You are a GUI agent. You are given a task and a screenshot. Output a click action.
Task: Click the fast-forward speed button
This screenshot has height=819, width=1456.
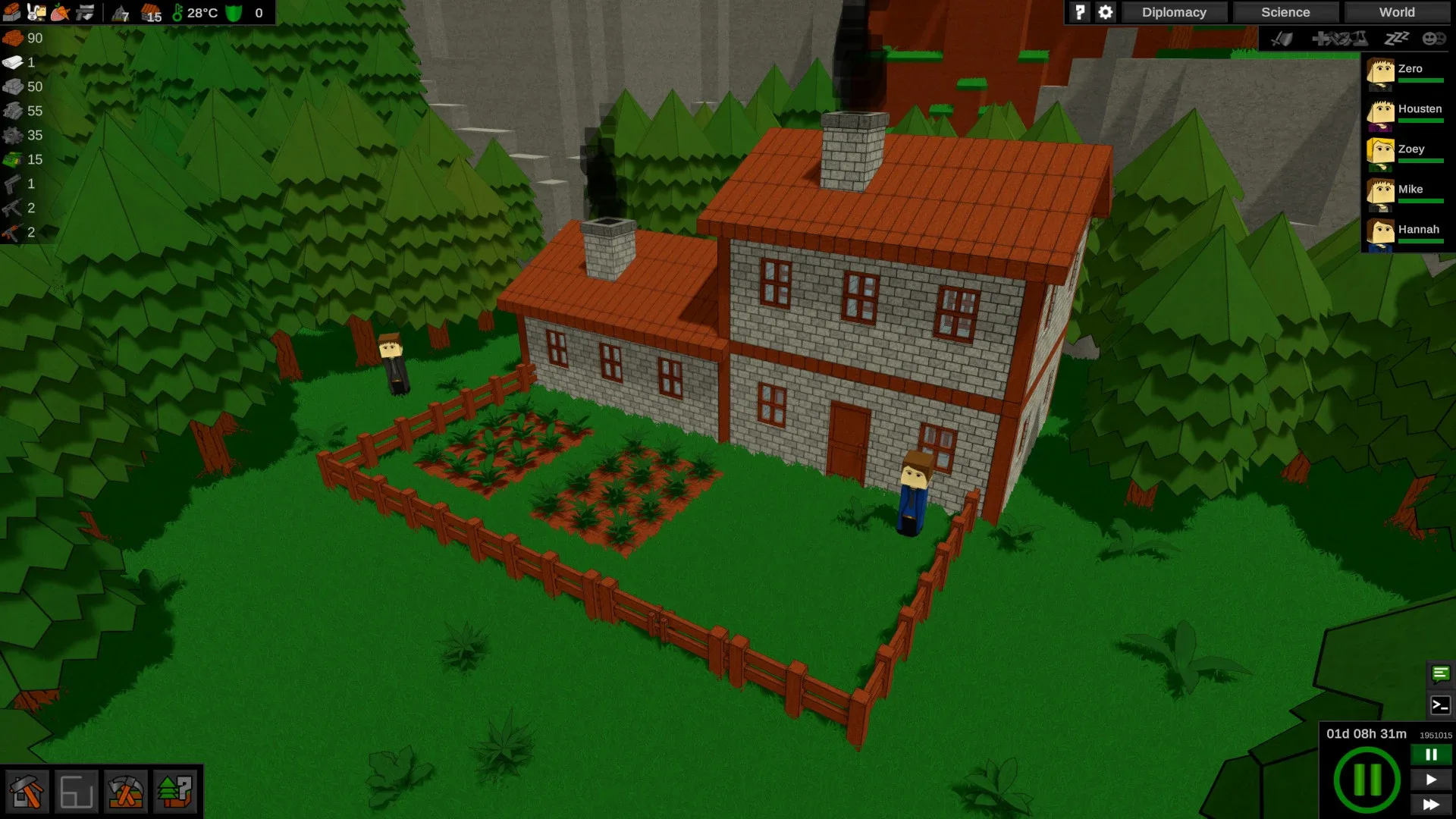[1430, 805]
